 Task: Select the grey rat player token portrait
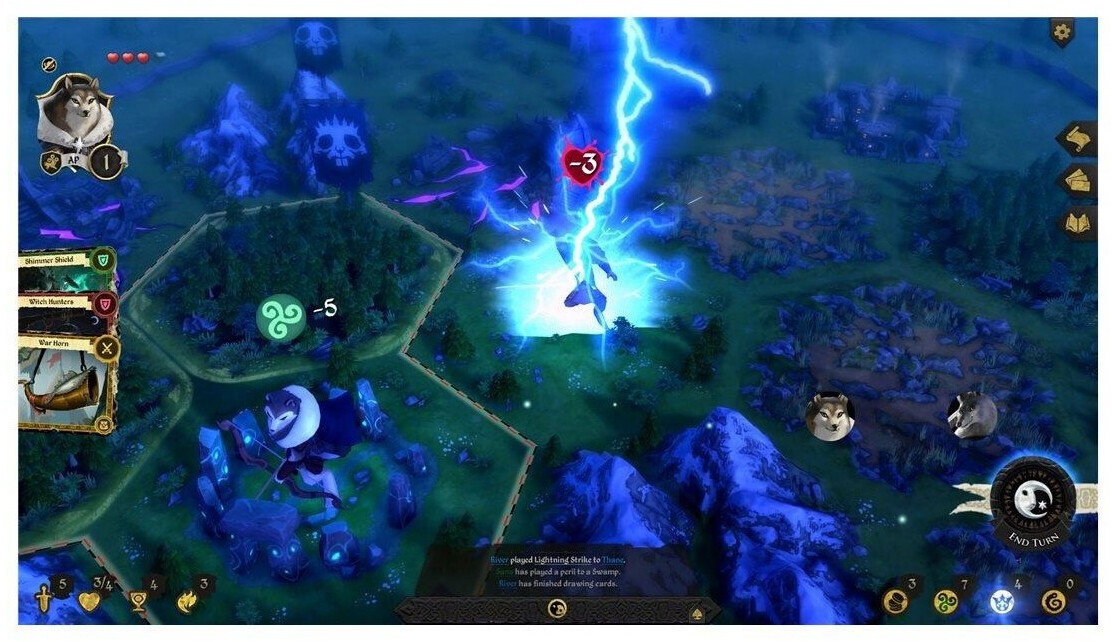[972, 413]
